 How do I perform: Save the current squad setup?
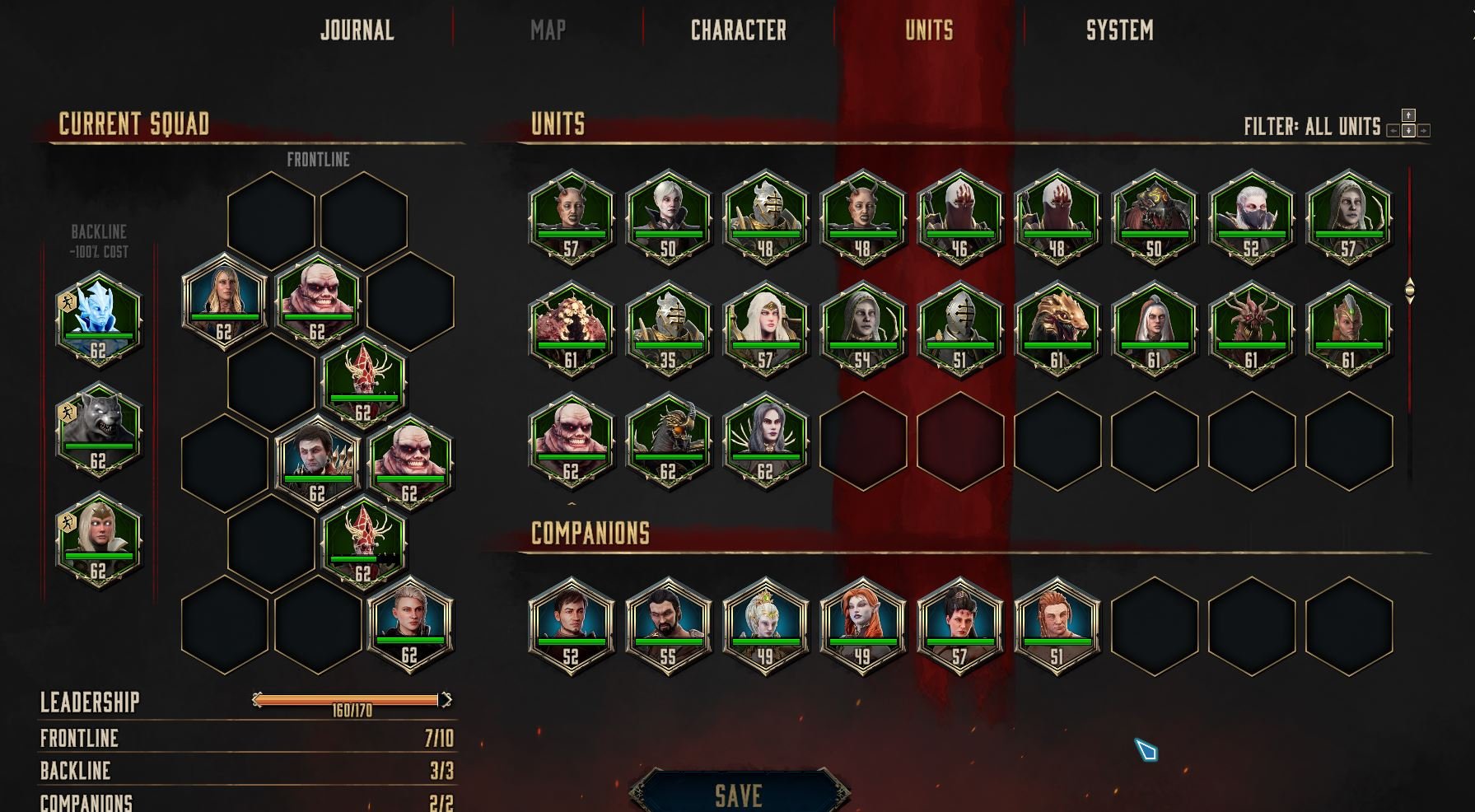738,795
